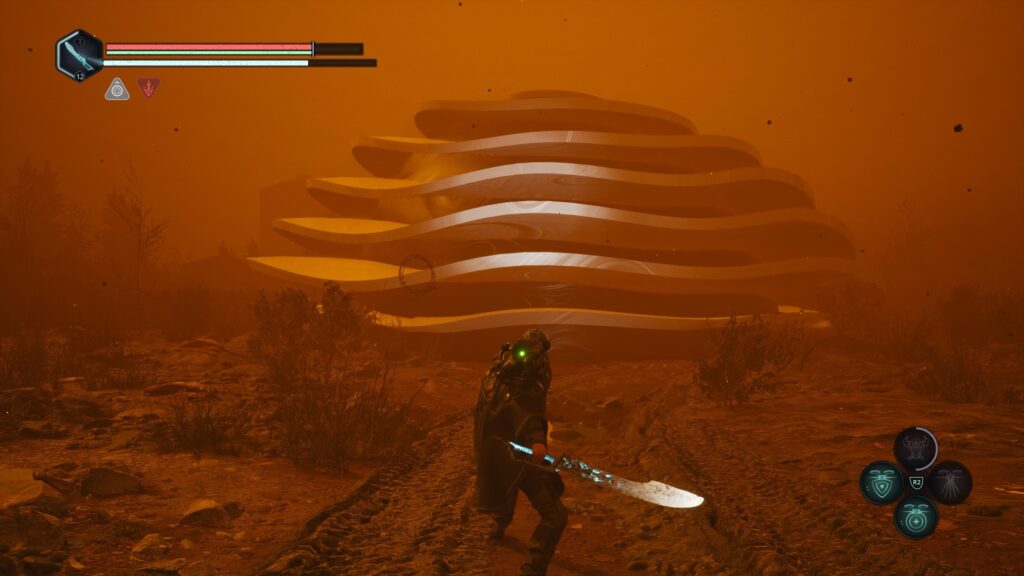1024x576 pixels.
Task: Activate the drone circle-star ability
Action: (915, 516)
